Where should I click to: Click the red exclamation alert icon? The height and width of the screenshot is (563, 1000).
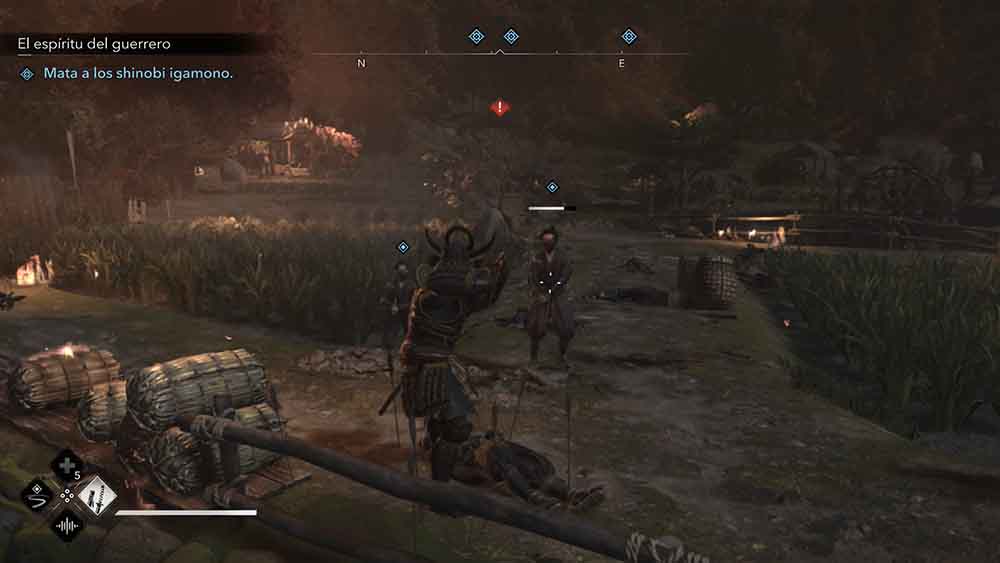coord(500,108)
